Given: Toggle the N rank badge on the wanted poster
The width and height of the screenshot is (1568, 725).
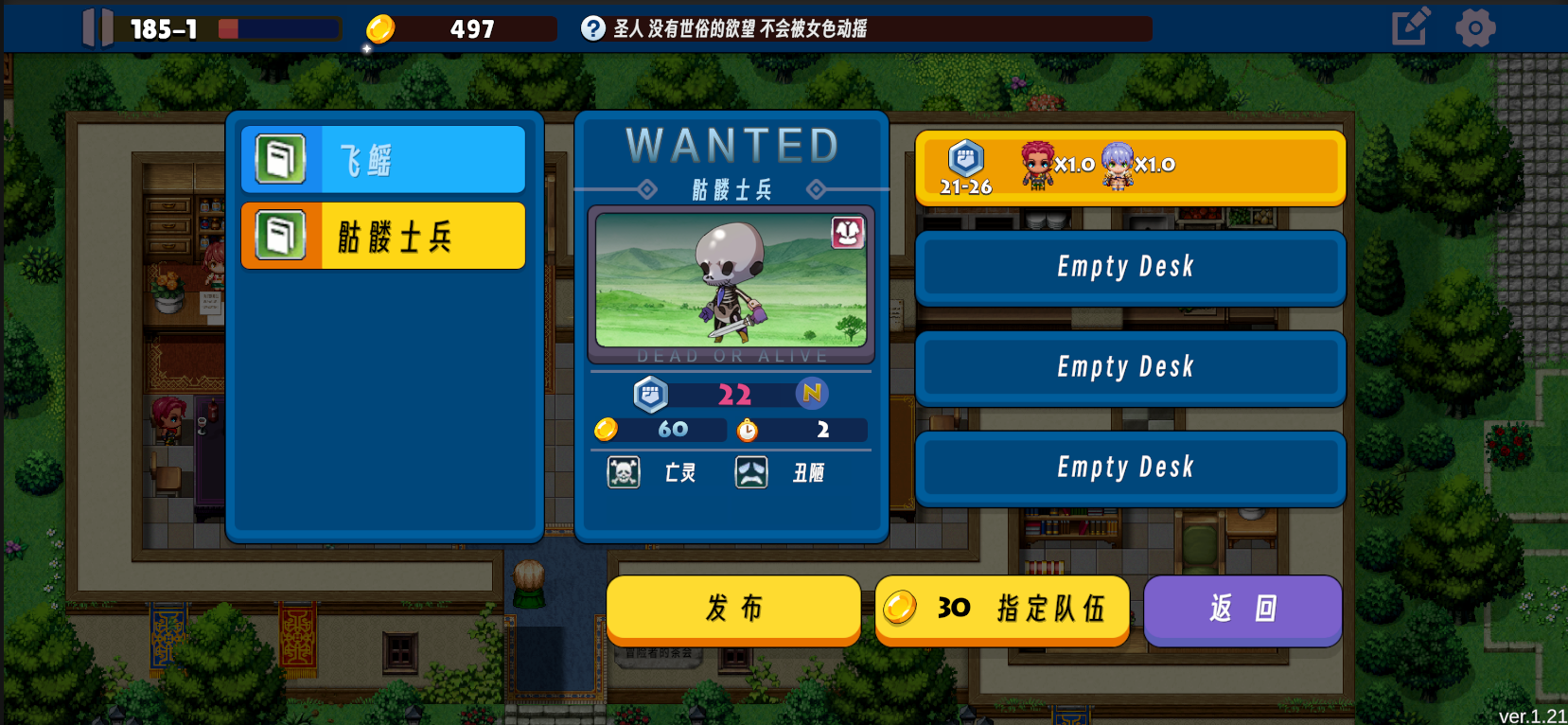Looking at the screenshot, I should [813, 395].
